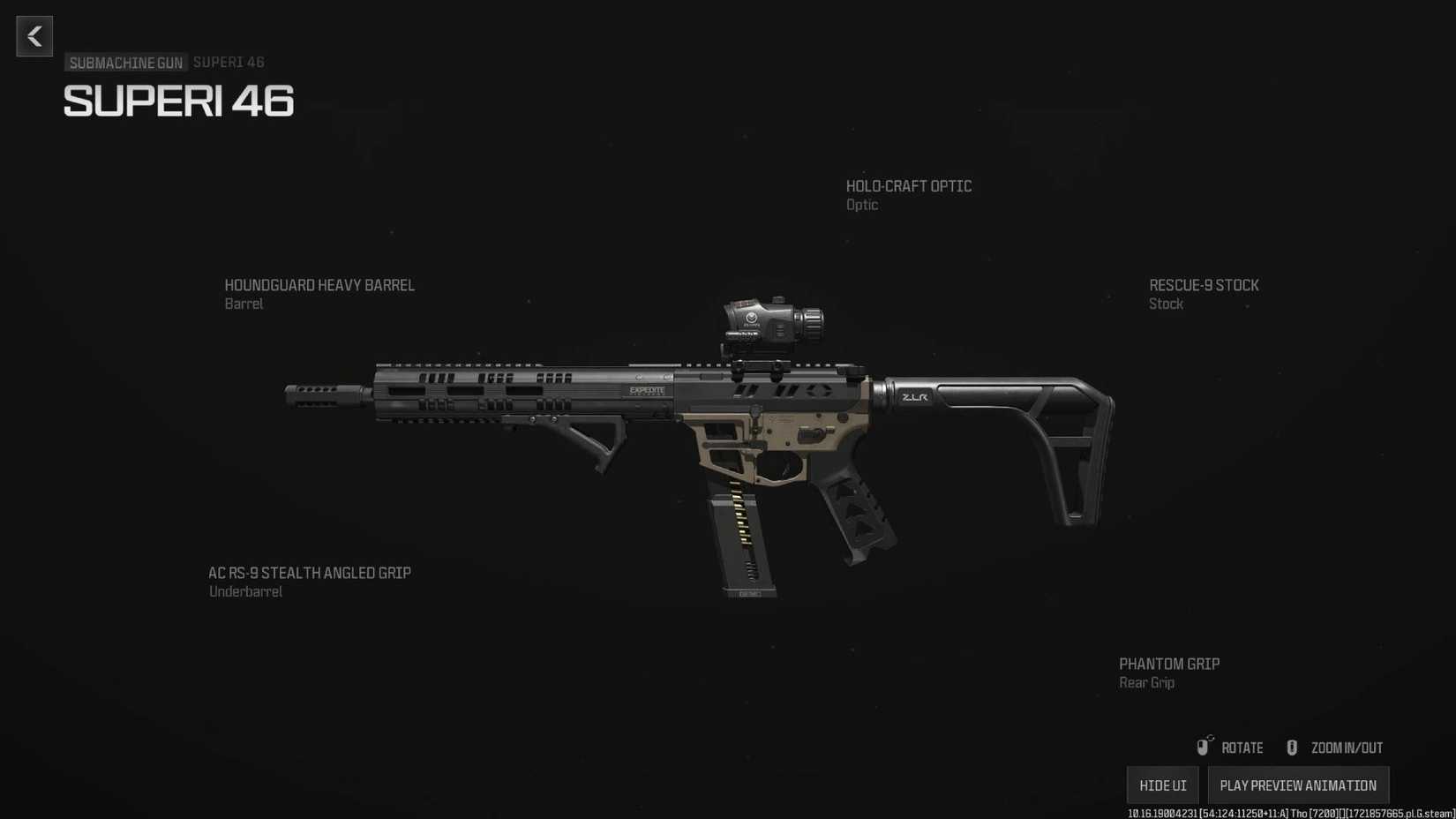Click the mouse rotate icon

1203,748
